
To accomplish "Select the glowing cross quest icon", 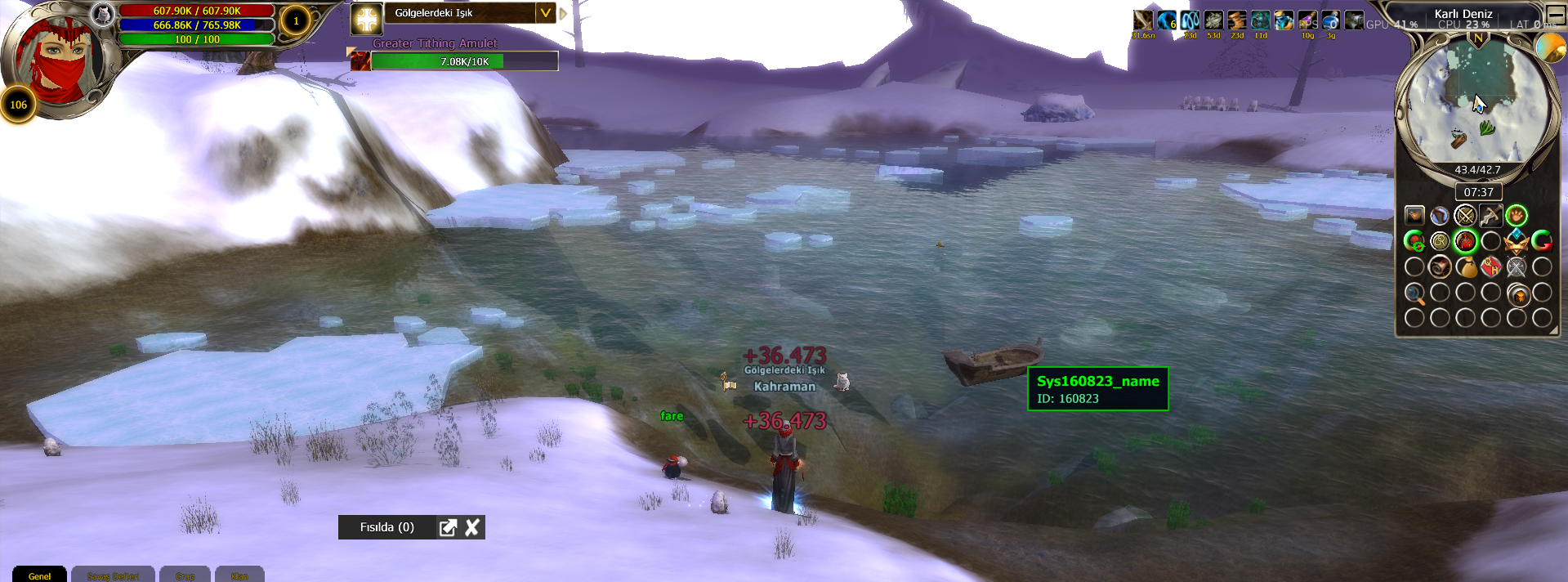I will pyautogui.click(x=367, y=19).
